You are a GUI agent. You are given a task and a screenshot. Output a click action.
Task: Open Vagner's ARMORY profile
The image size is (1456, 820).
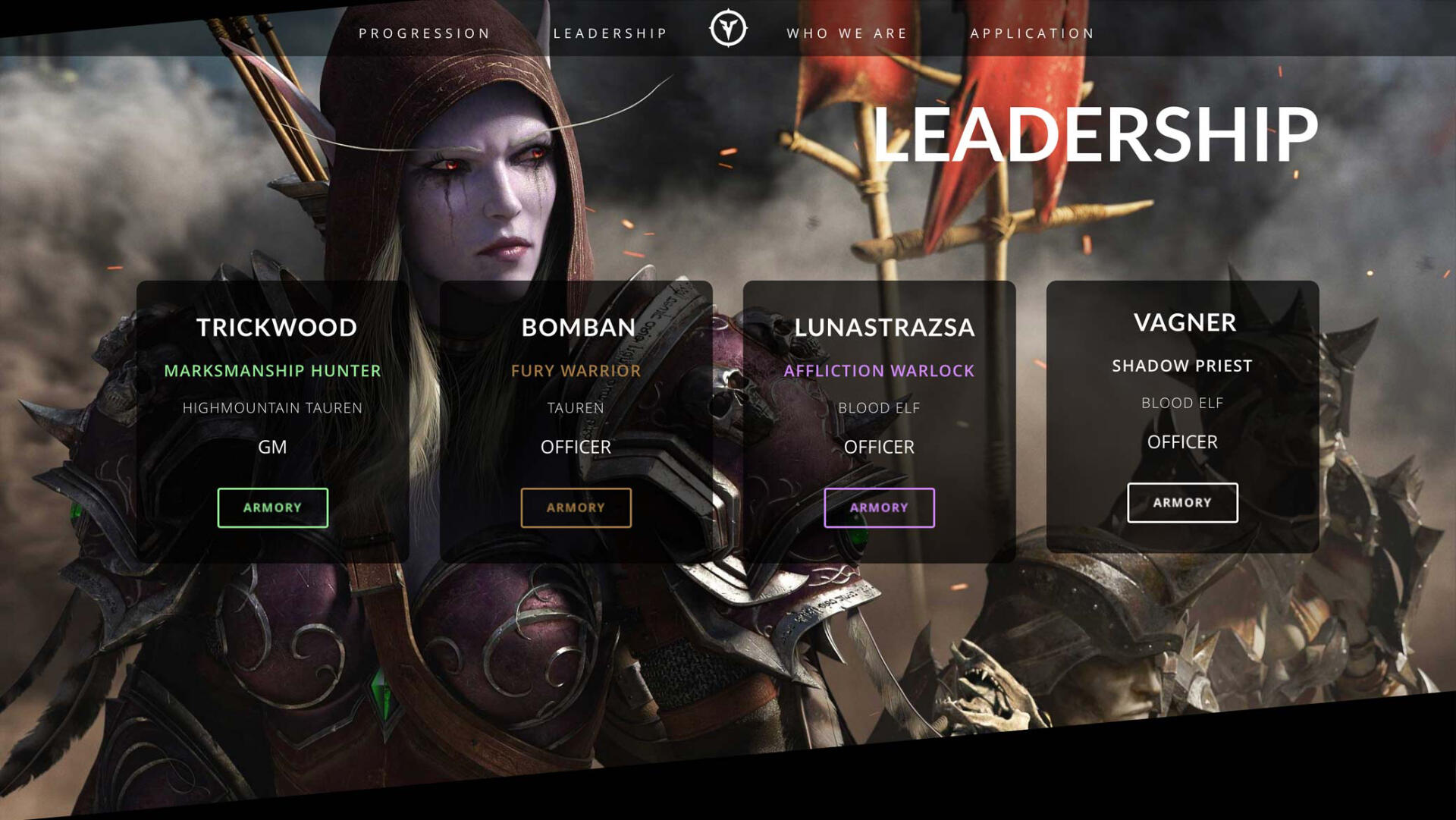pyautogui.click(x=1182, y=502)
